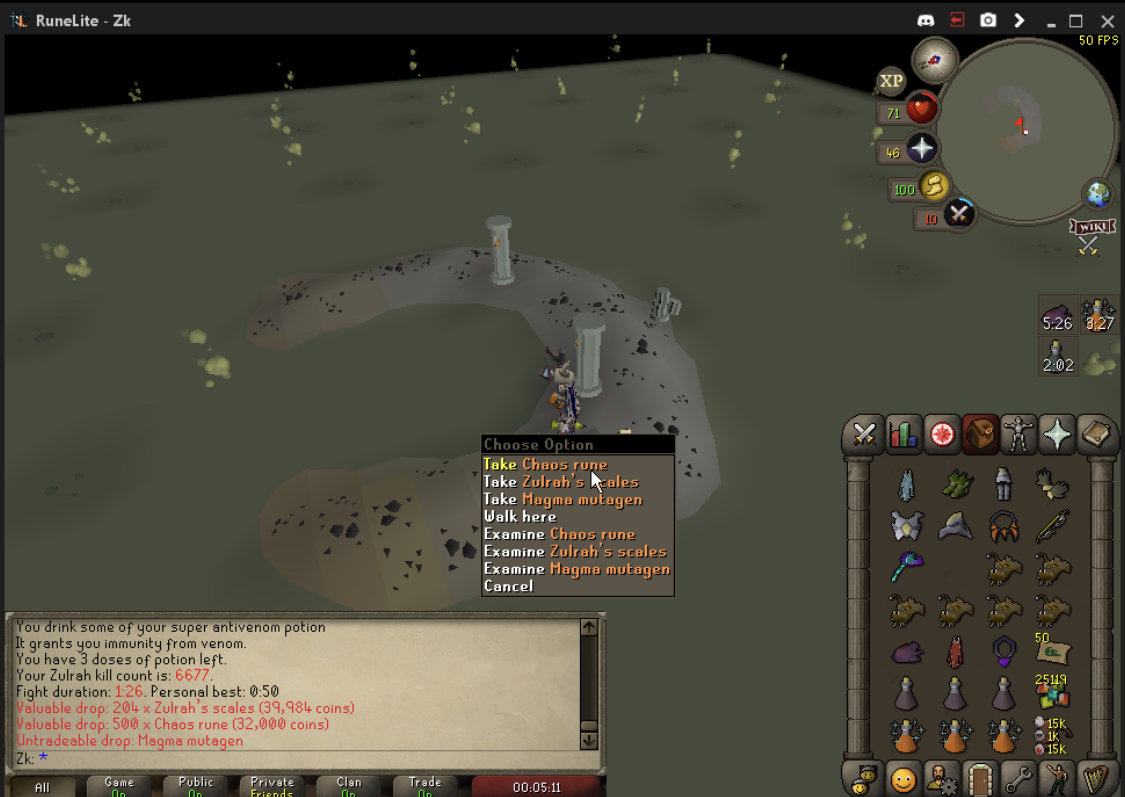Click the compass to face north
Screen dimensions: 1125x797
tap(935, 58)
